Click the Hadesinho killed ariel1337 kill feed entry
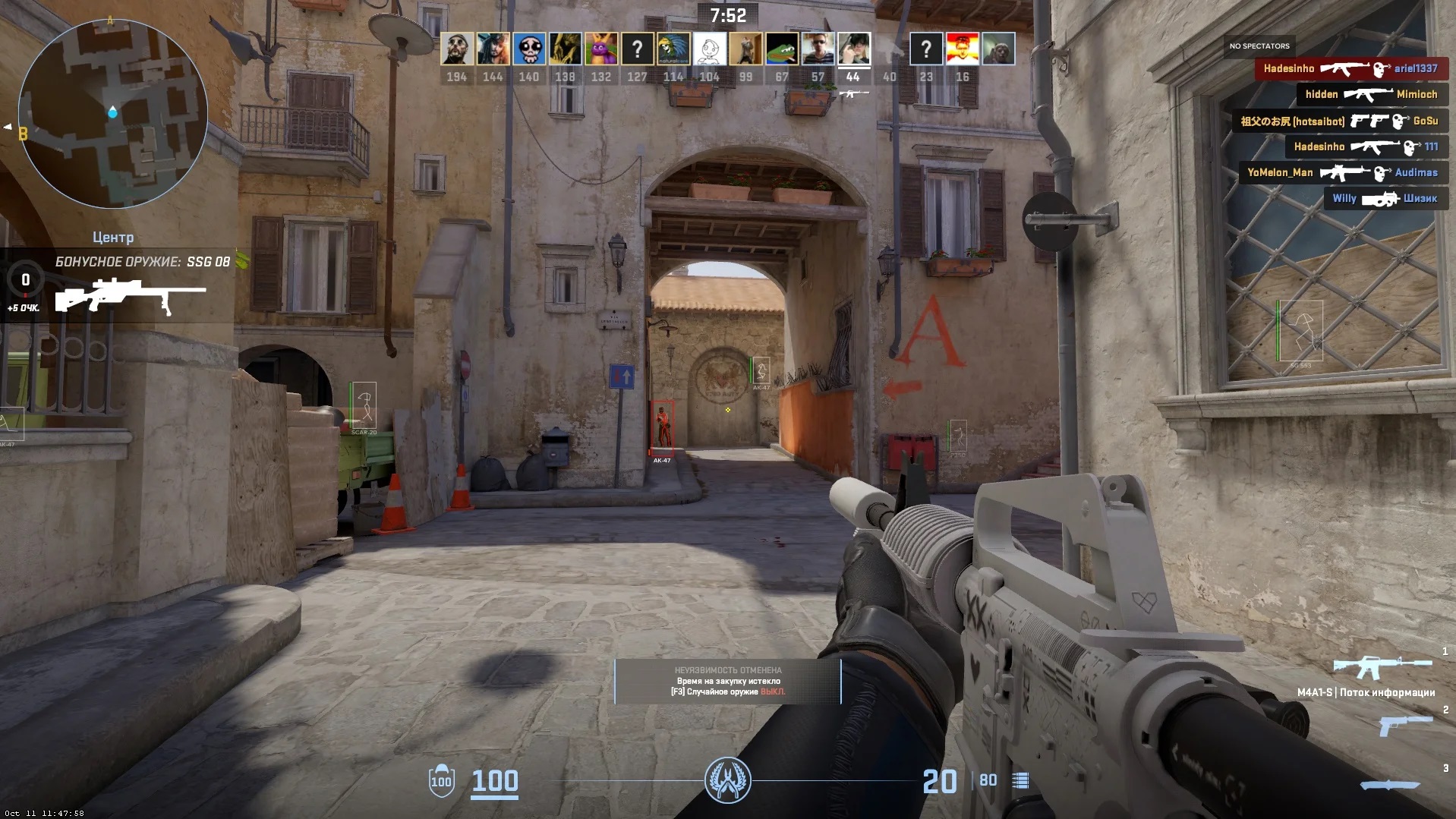The image size is (1456, 819). coord(1350,68)
